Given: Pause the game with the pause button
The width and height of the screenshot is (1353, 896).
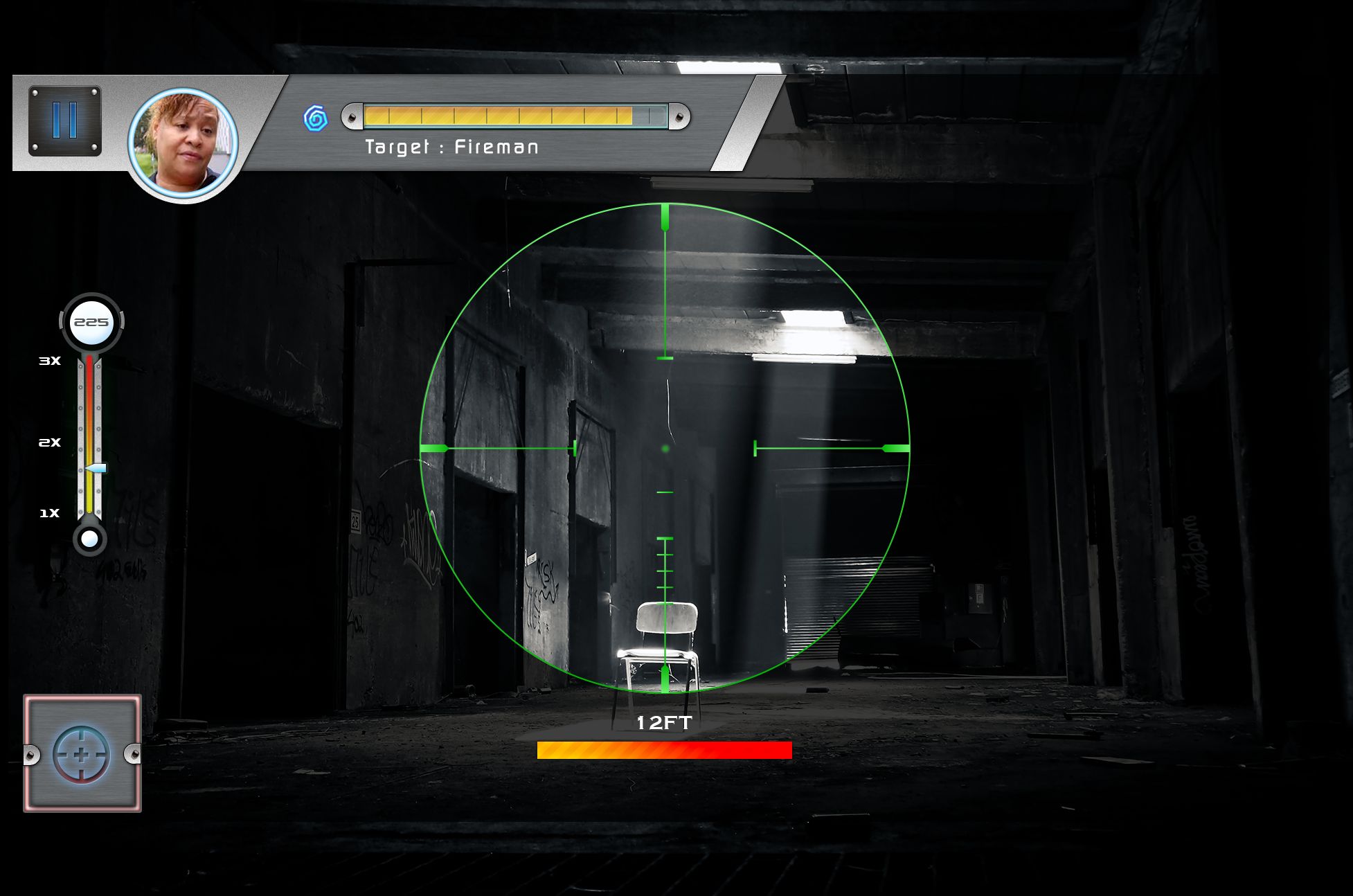Looking at the screenshot, I should 65,120.
